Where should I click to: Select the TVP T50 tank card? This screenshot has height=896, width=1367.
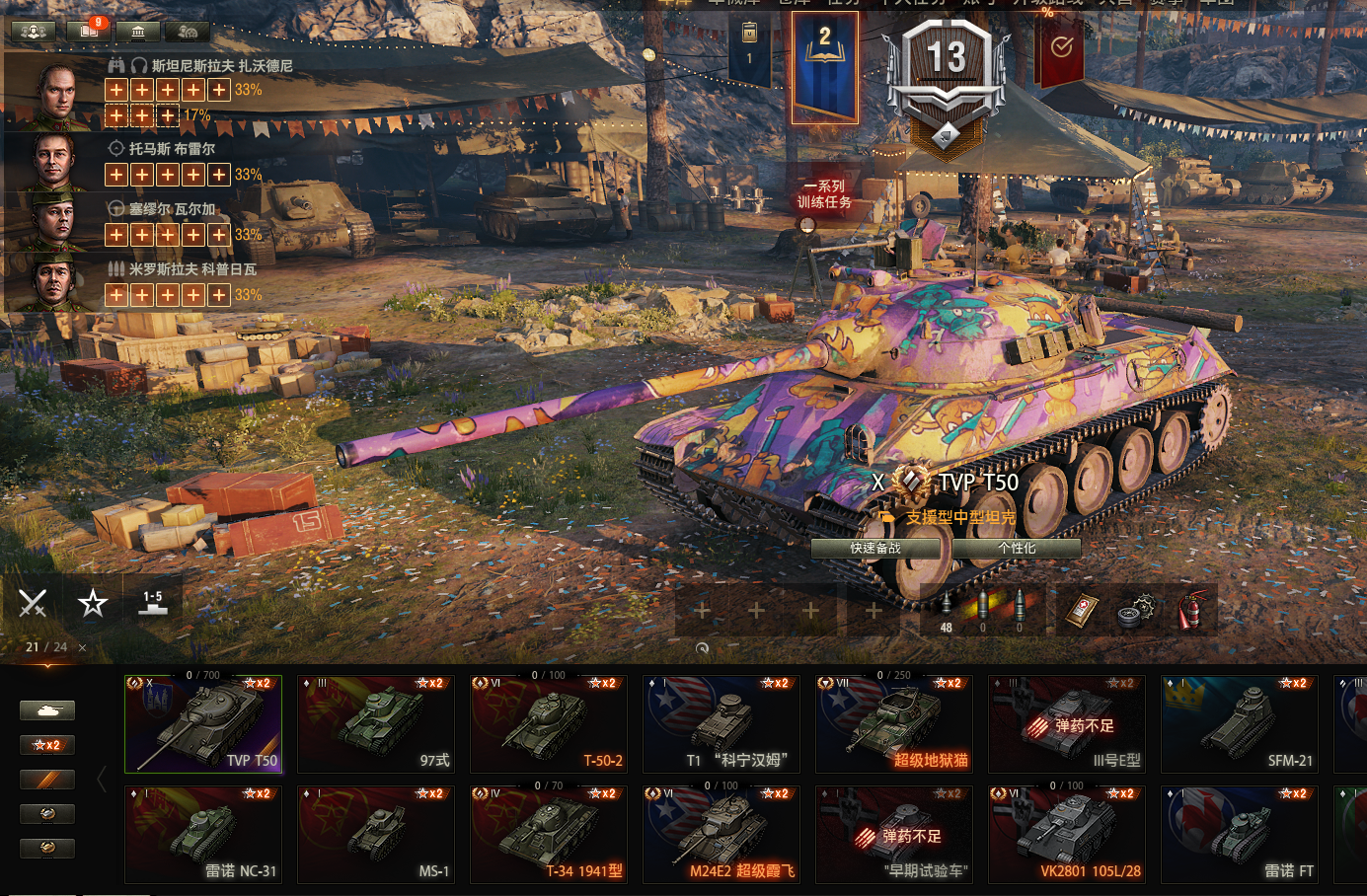pyautogui.click(x=203, y=724)
